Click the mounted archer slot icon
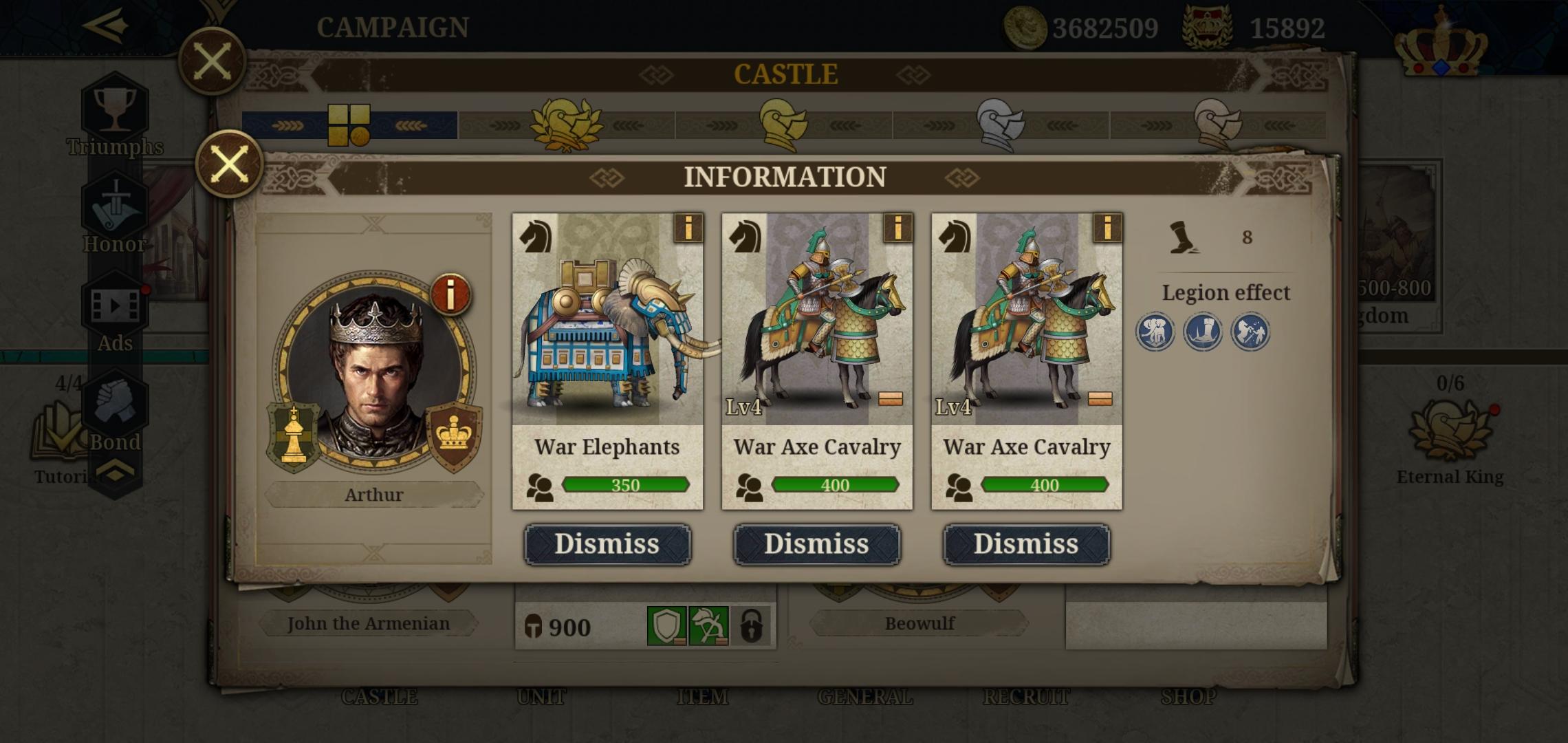Viewport: 1568px width, 743px height. coord(708,627)
